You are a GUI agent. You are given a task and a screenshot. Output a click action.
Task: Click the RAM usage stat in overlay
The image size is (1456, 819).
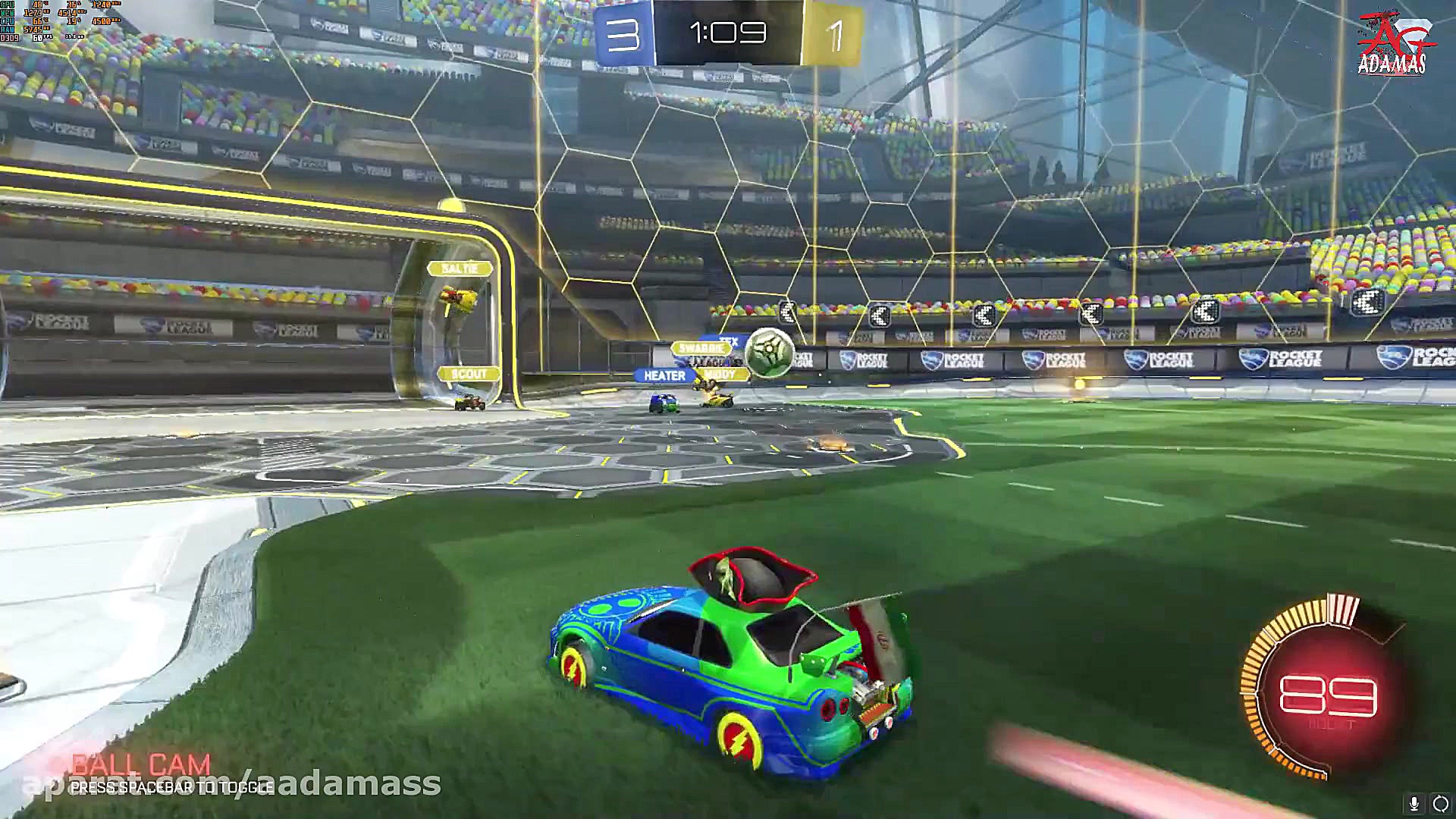pyautogui.click(x=33, y=29)
